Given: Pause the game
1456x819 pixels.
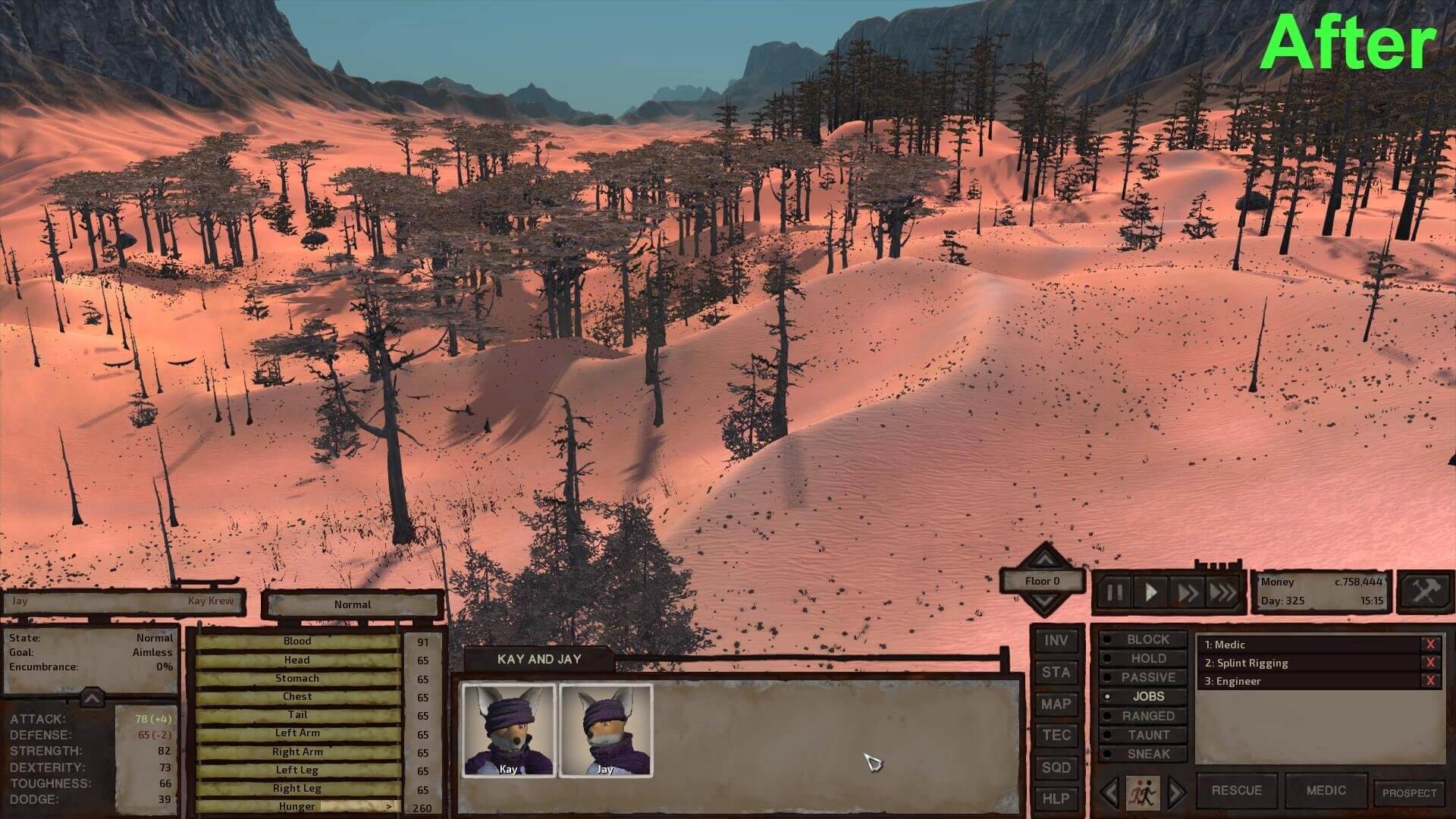Looking at the screenshot, I should click(1114, 592).
